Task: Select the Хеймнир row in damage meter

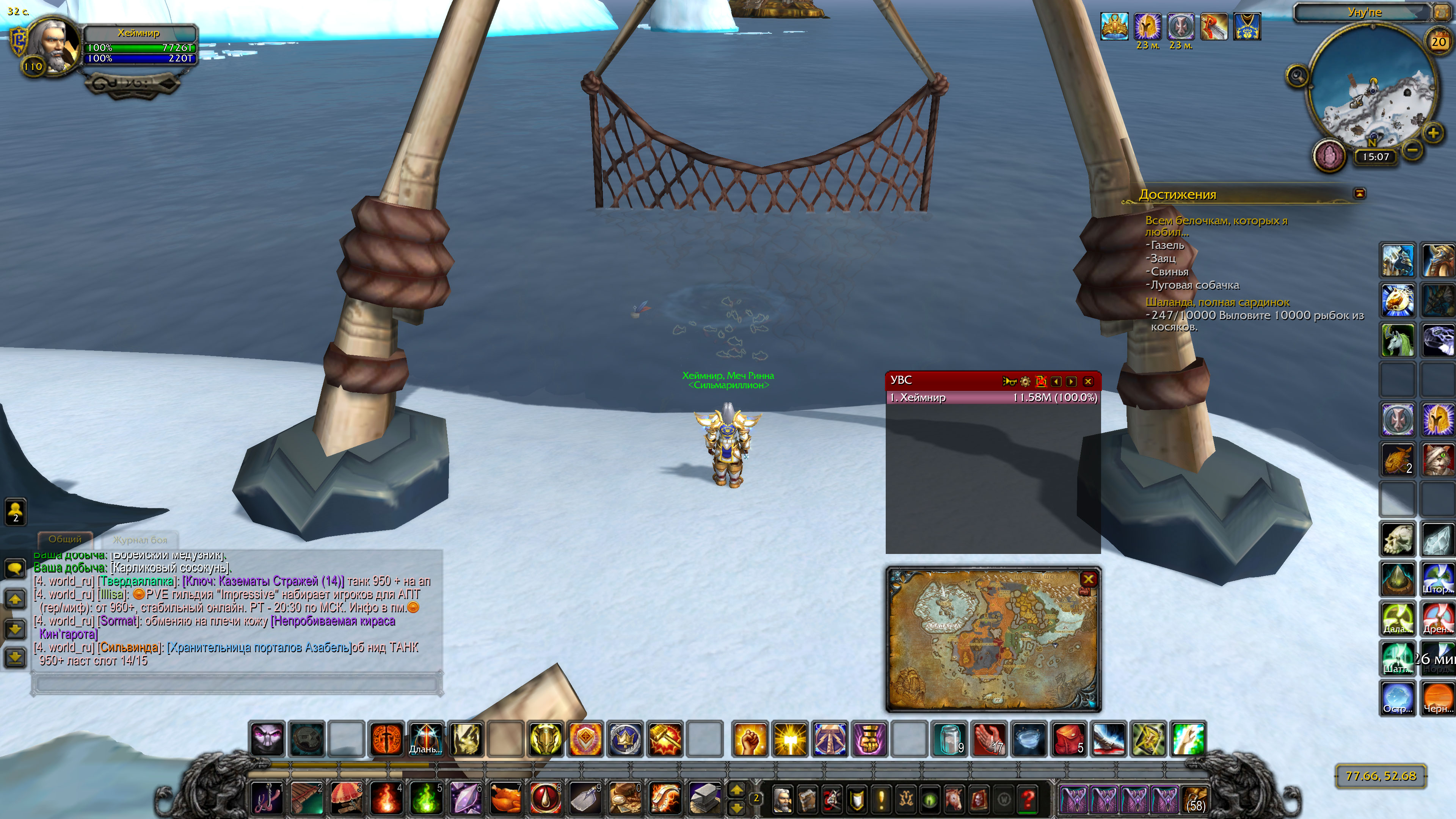Action: [x=993, y=398]
